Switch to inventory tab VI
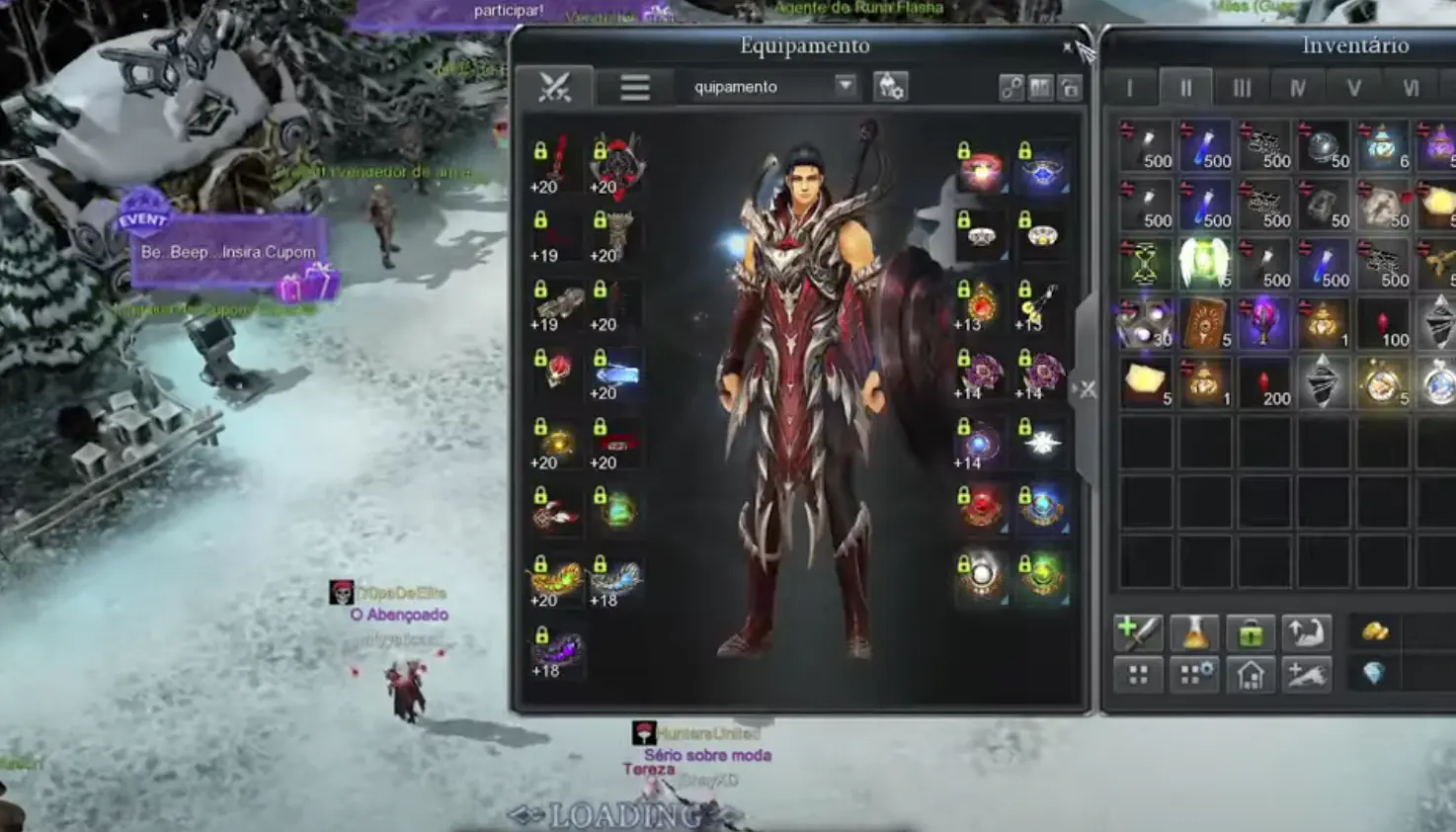1456x832 pixels. pos(1409,87)
